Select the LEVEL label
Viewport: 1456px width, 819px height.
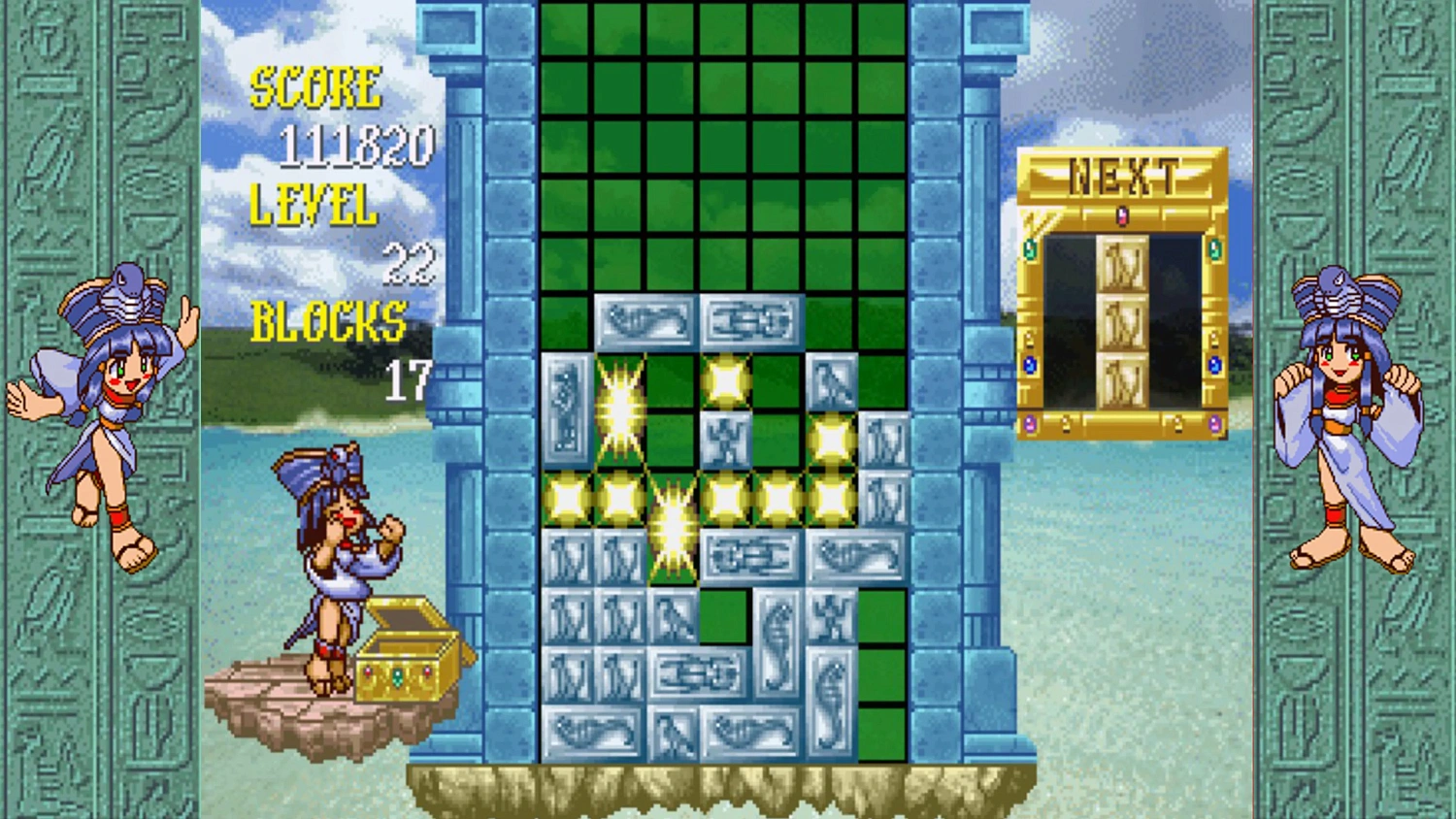pos(311,206)
